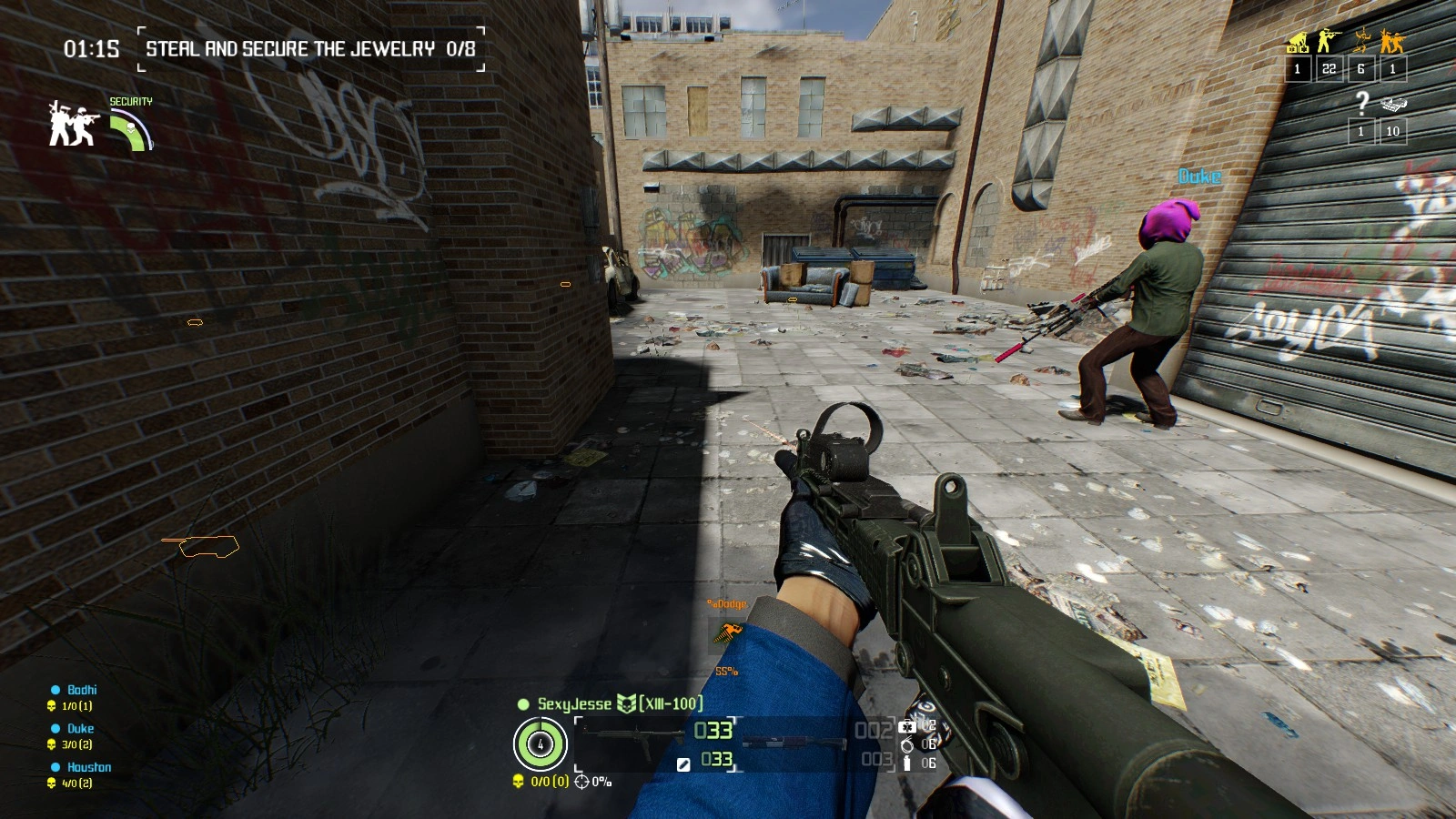Click the SexyJesse player name label
Viewport: 1456px width, 819px height.
tap(574, 703)
